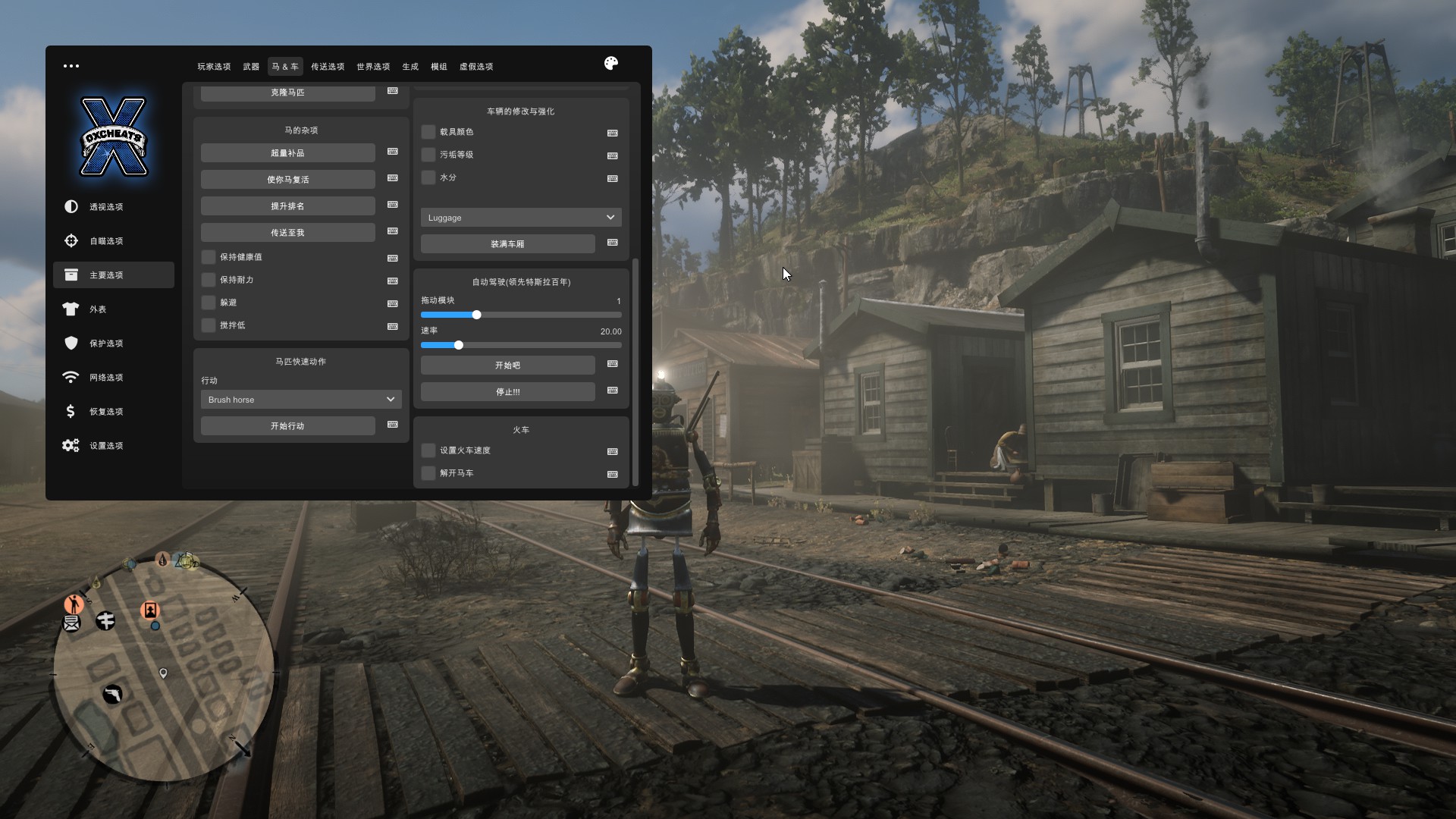The height and width of the screenshot is (819, 1456).
Task: Toggle the 保持健康值 checkbox
Action: pos(209,257)
